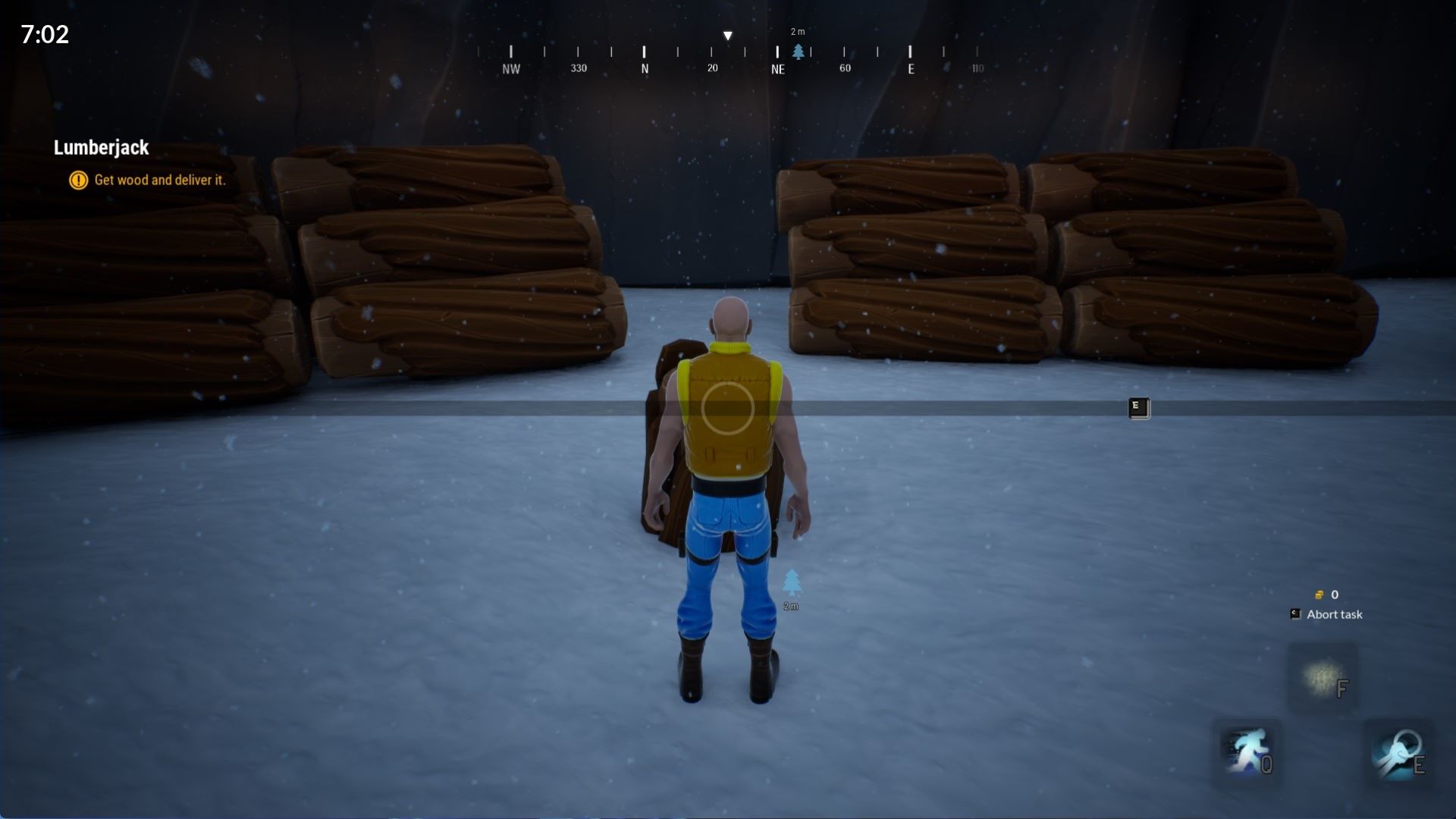
Task: Click the blue tree icon on the compass bar
Action: (x=799, y=52)
